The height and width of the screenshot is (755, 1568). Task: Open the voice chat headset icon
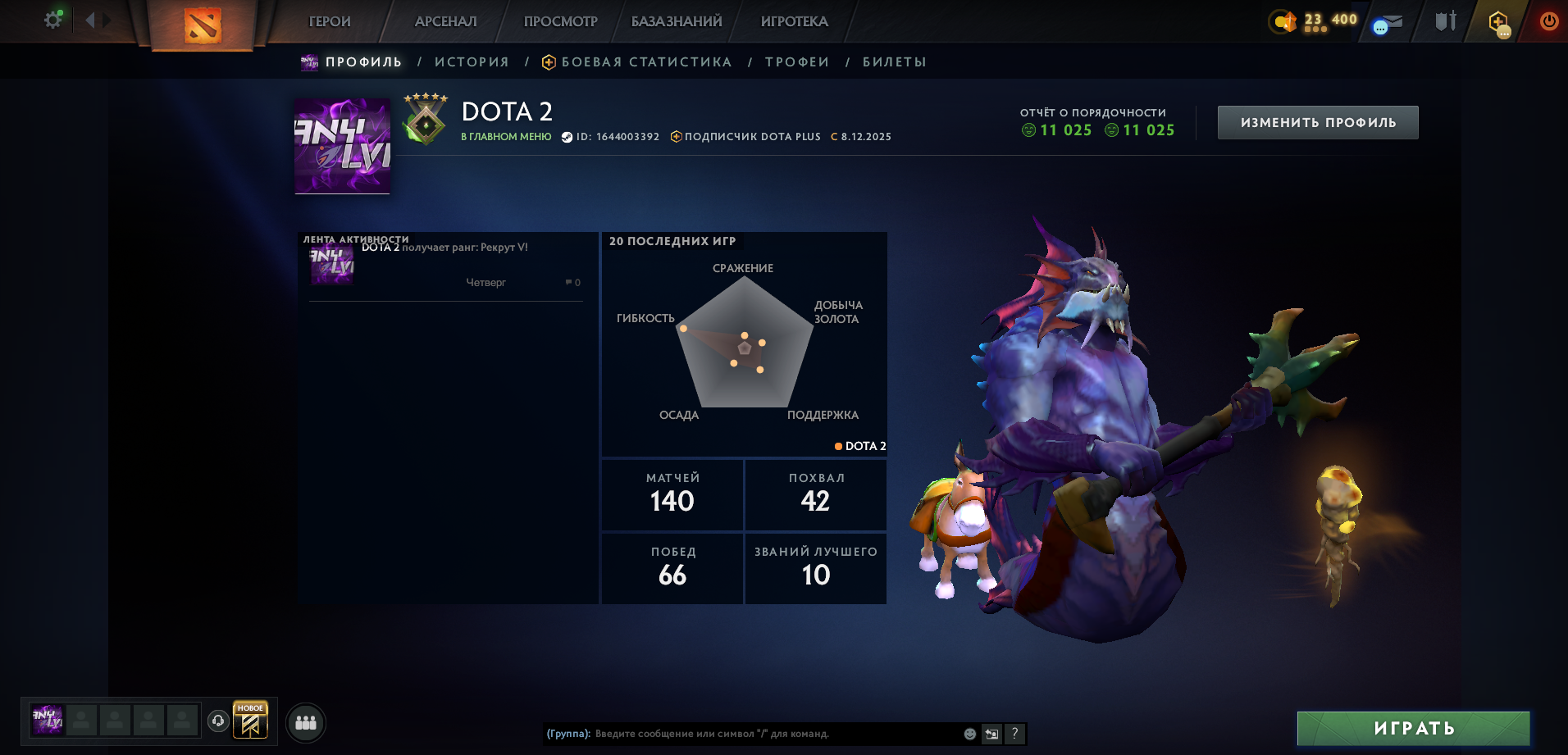217,722
